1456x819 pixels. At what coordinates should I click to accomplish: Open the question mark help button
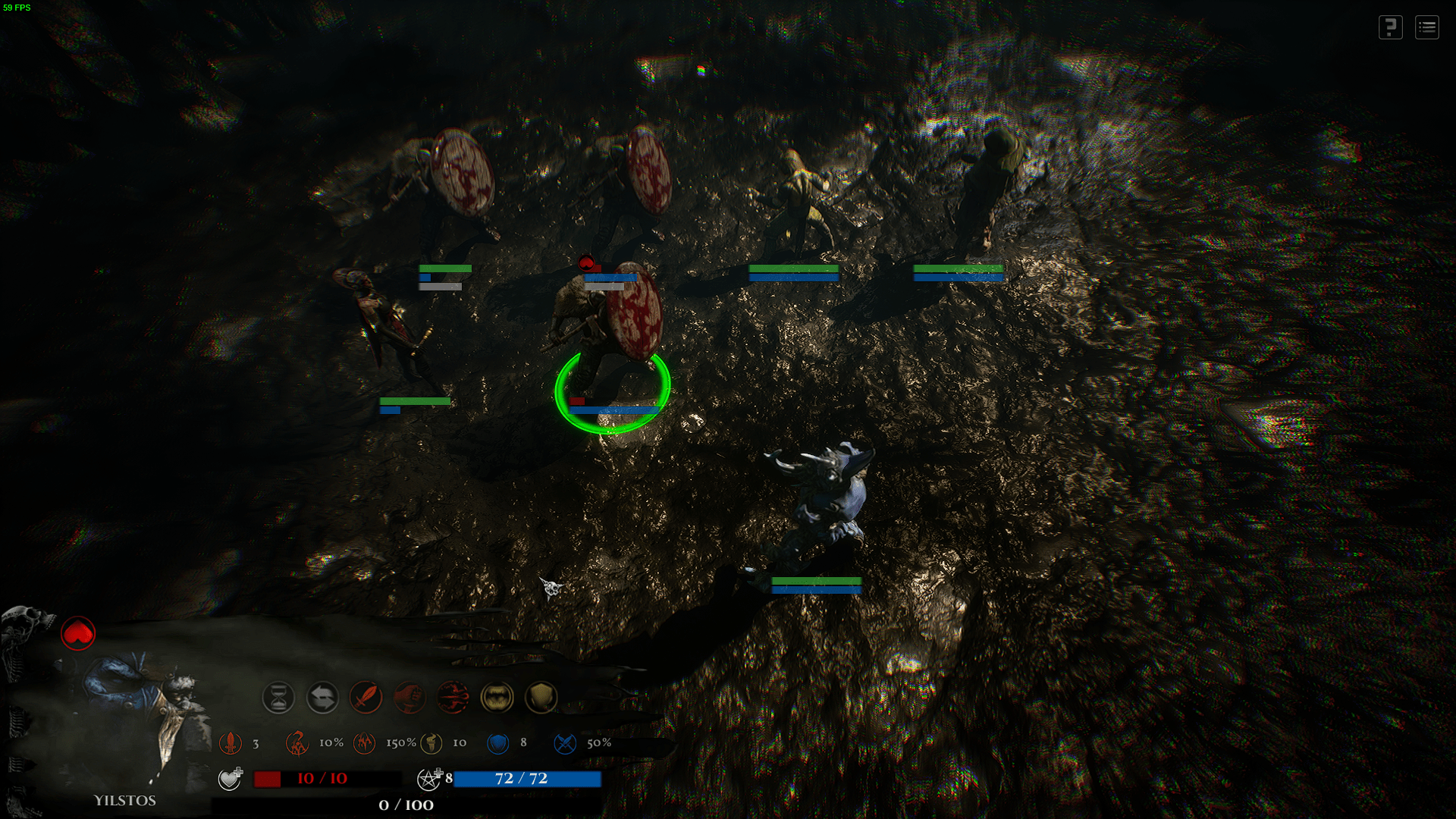1390,28
